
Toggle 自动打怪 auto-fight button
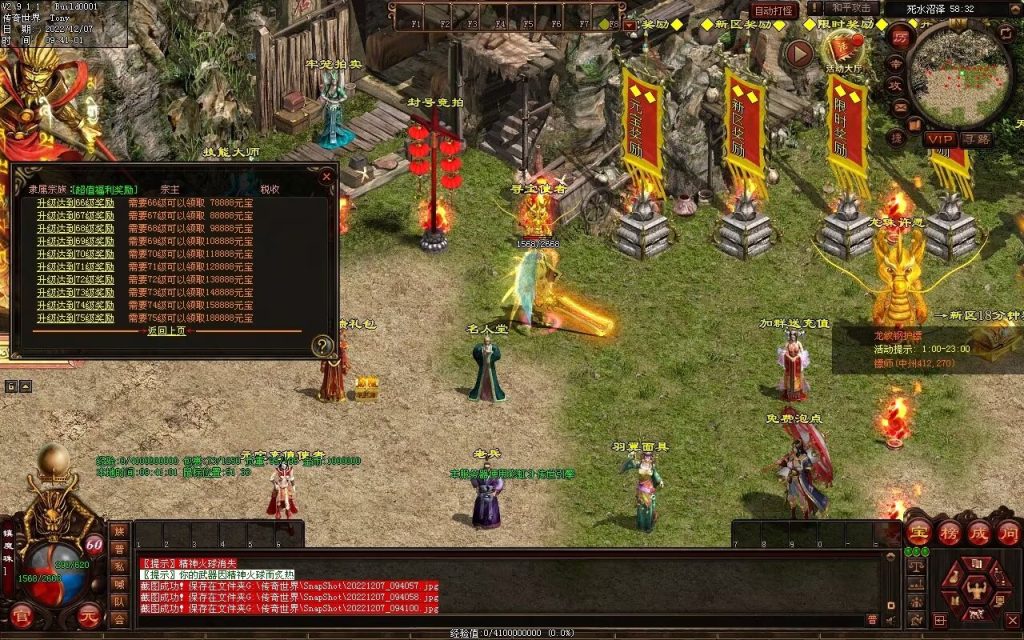tap(775, 10)
